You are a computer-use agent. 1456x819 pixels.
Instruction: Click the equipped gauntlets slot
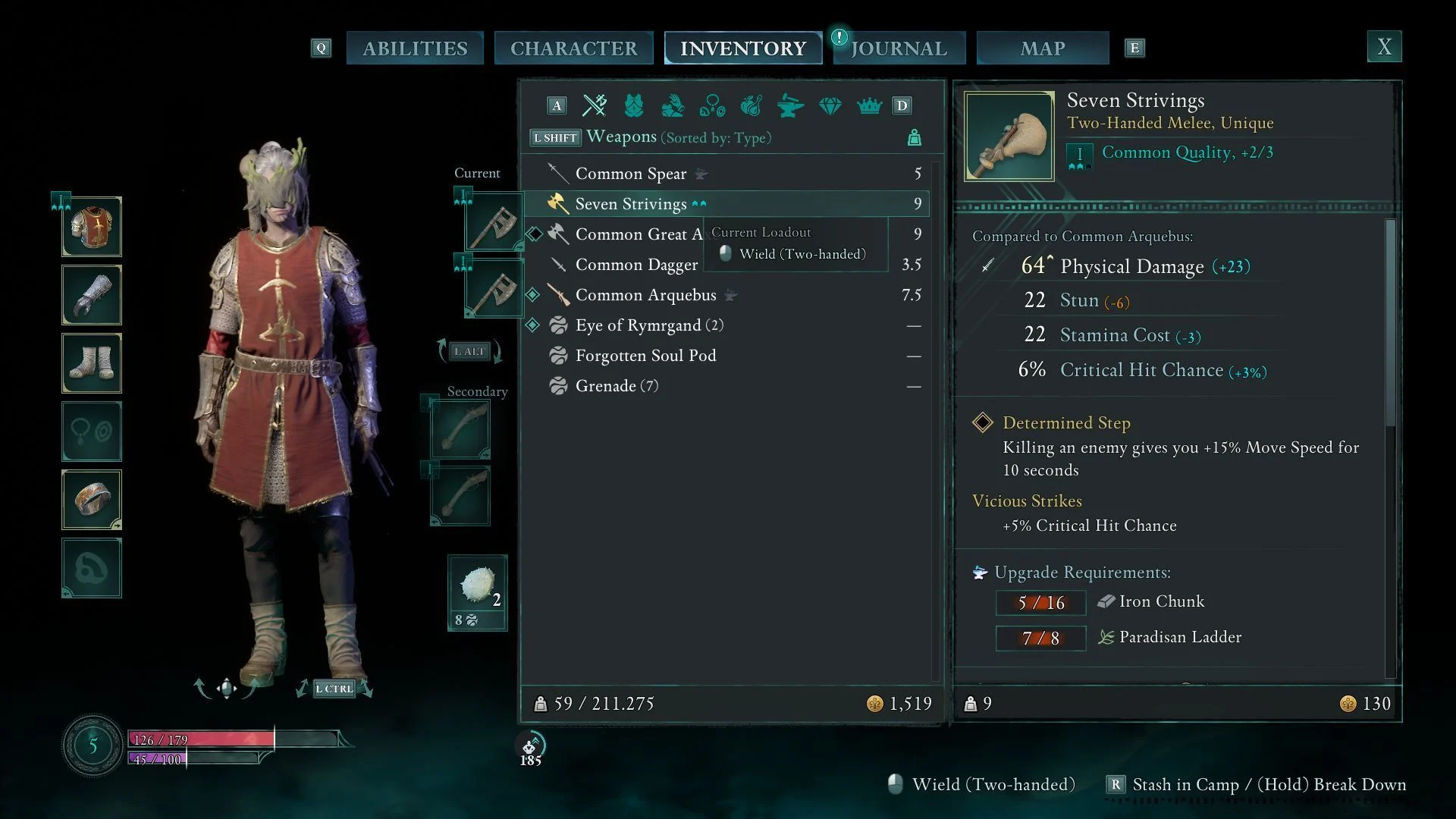(x=92, y=295)
